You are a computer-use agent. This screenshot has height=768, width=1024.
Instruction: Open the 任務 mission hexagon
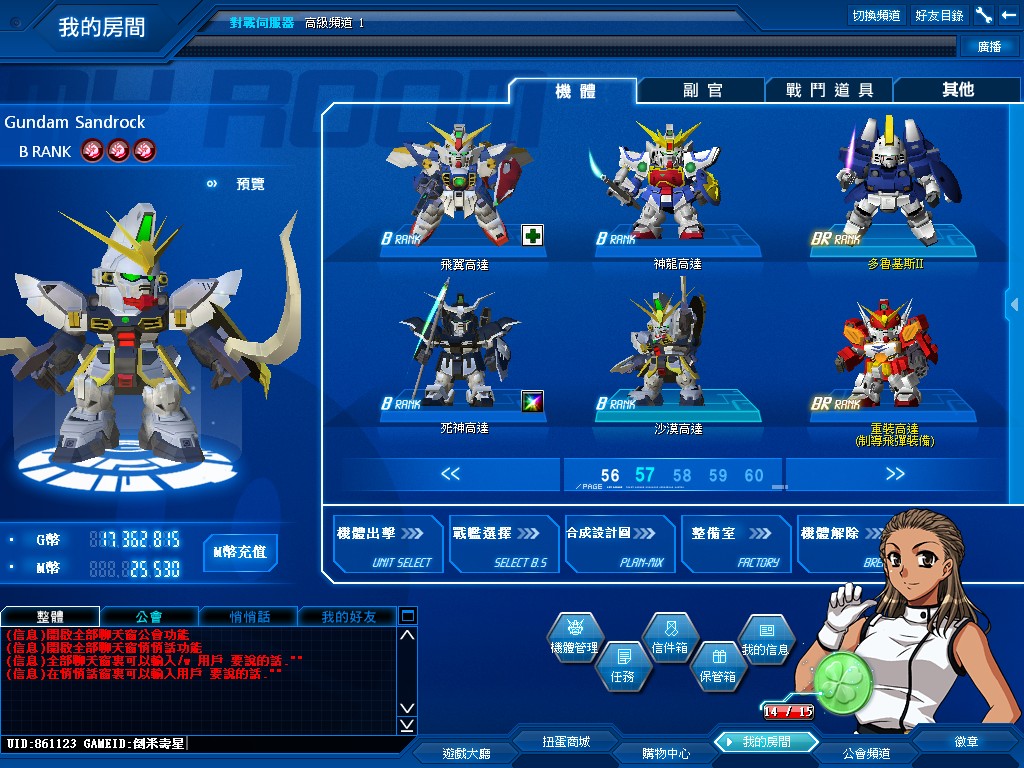click(622, 665)
